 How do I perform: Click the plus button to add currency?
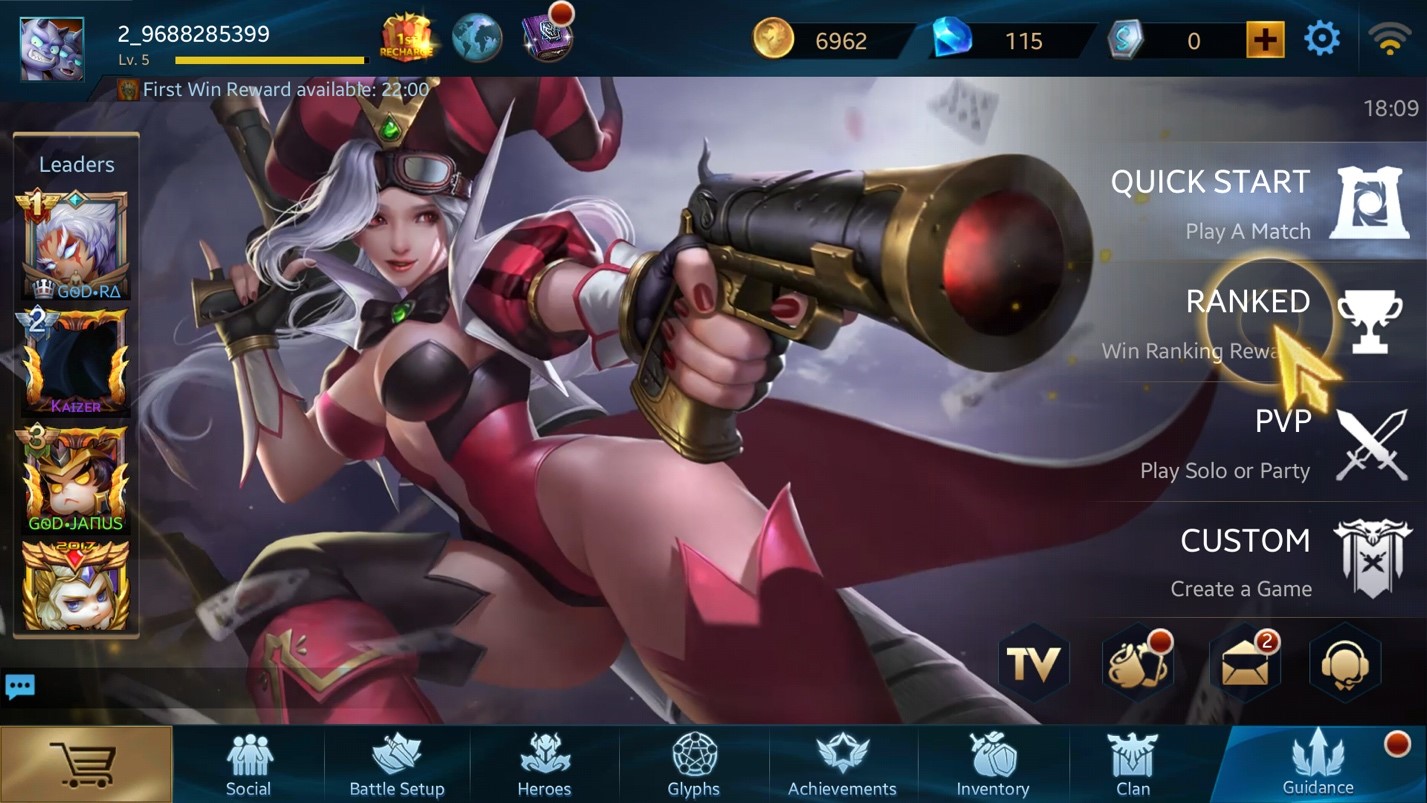(x=1265, y=40)
